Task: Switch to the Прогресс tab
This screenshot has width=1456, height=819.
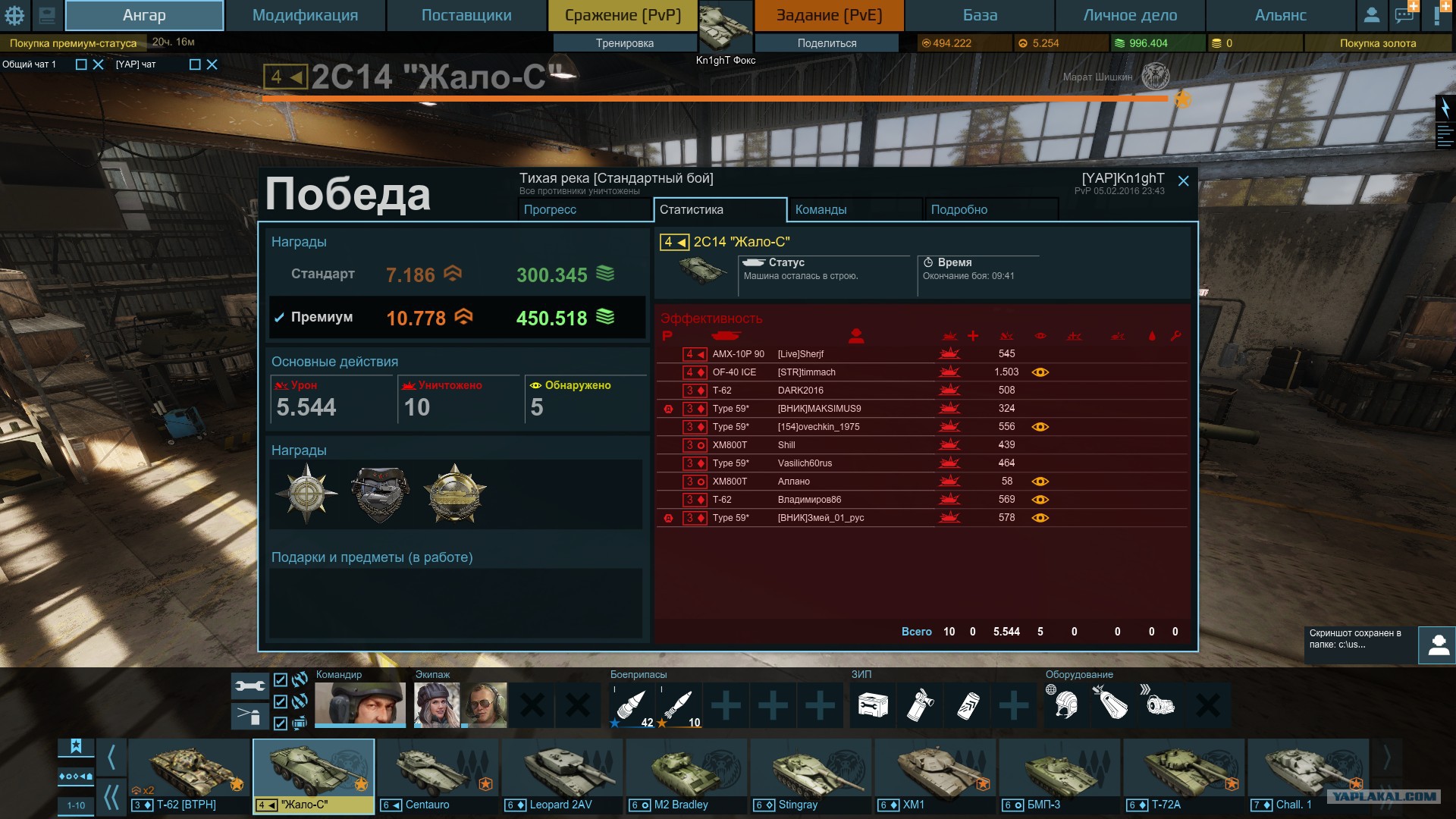Action: [584, 209]
